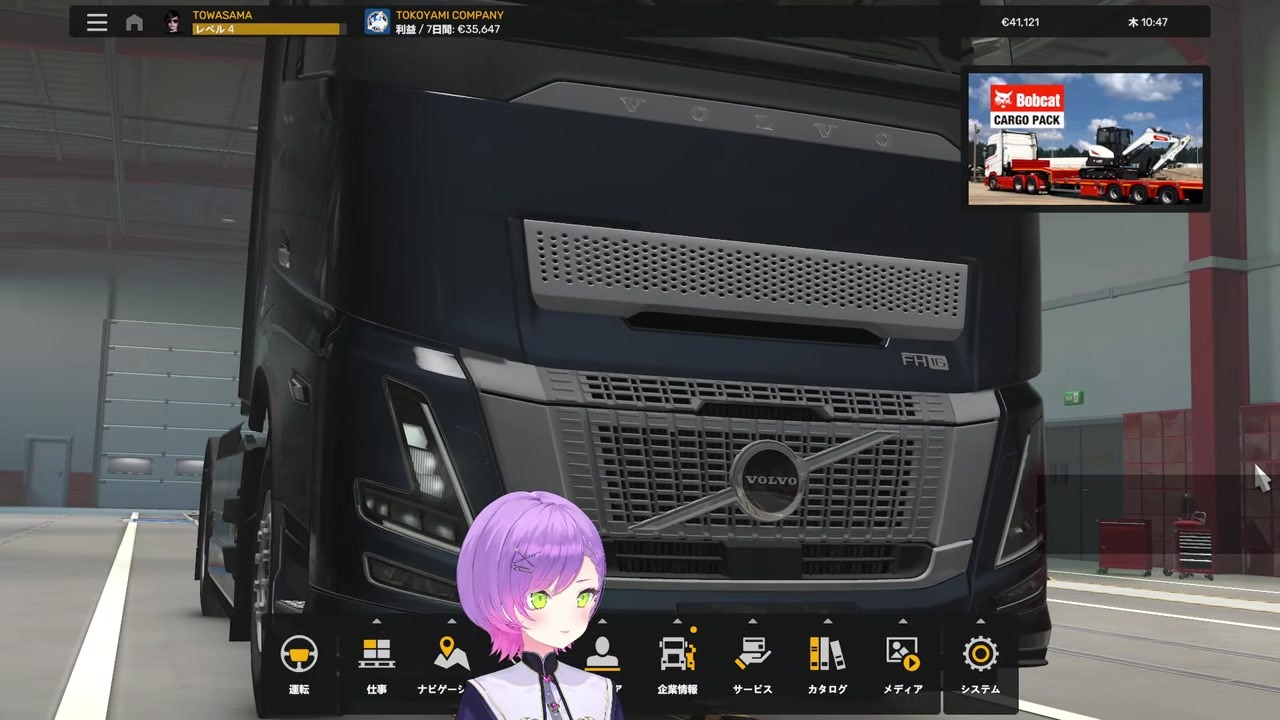Select the 運転 steering wheel icon
Viewport: 1280px width, 720px height.
[x=299, y=654]
